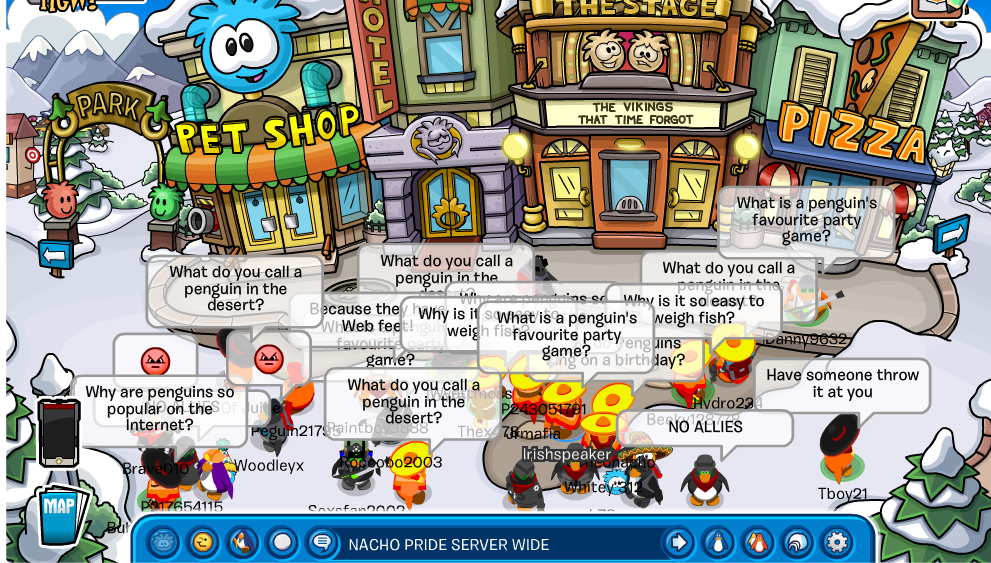Open your penguin player card

(x=718, y=543)
